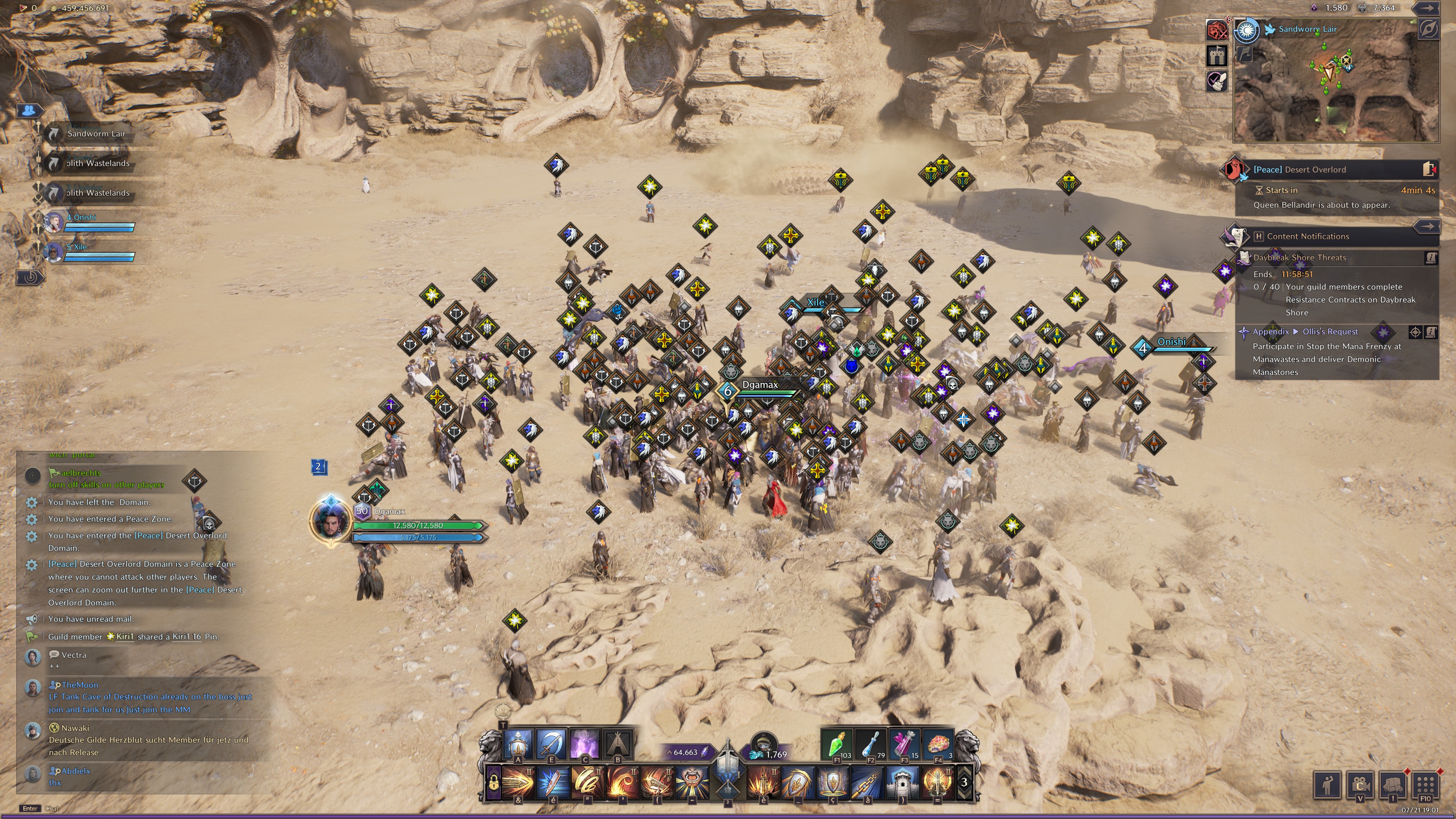Click TheMoon's name in chat

pos(80,684)
